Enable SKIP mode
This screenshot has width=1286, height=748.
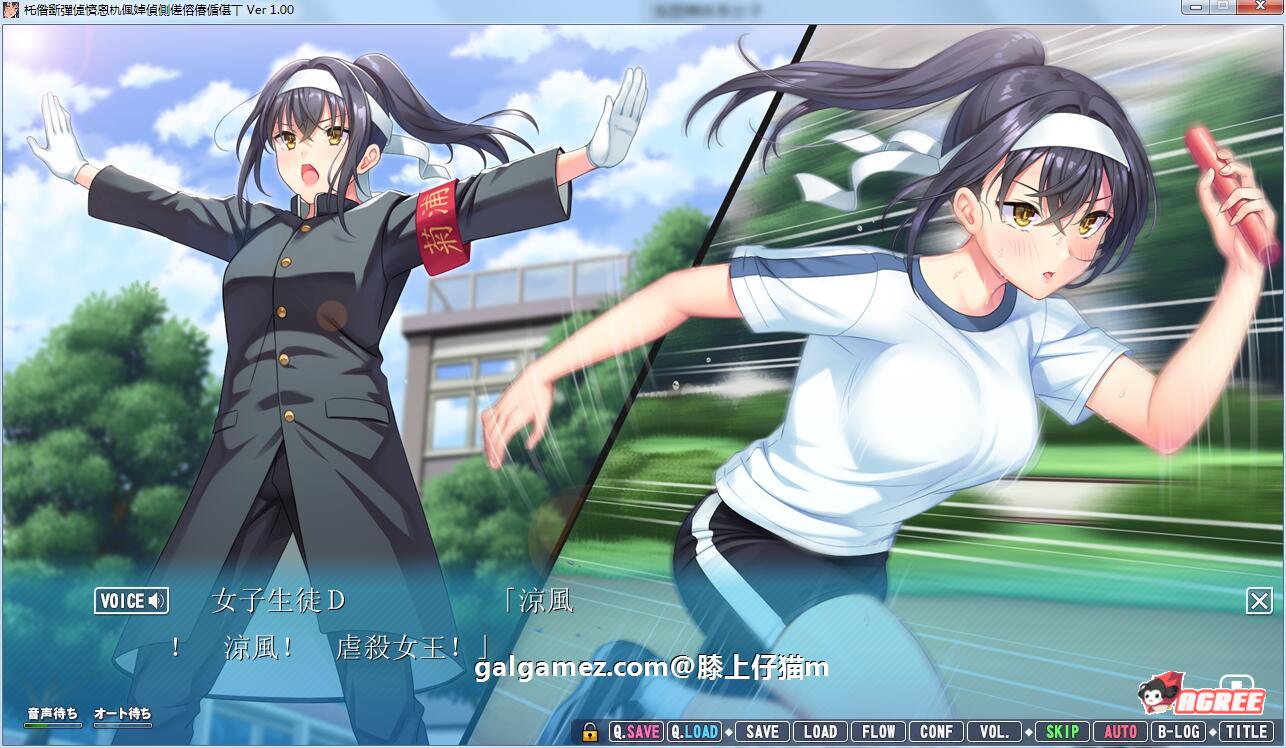tap(1063, 731)
